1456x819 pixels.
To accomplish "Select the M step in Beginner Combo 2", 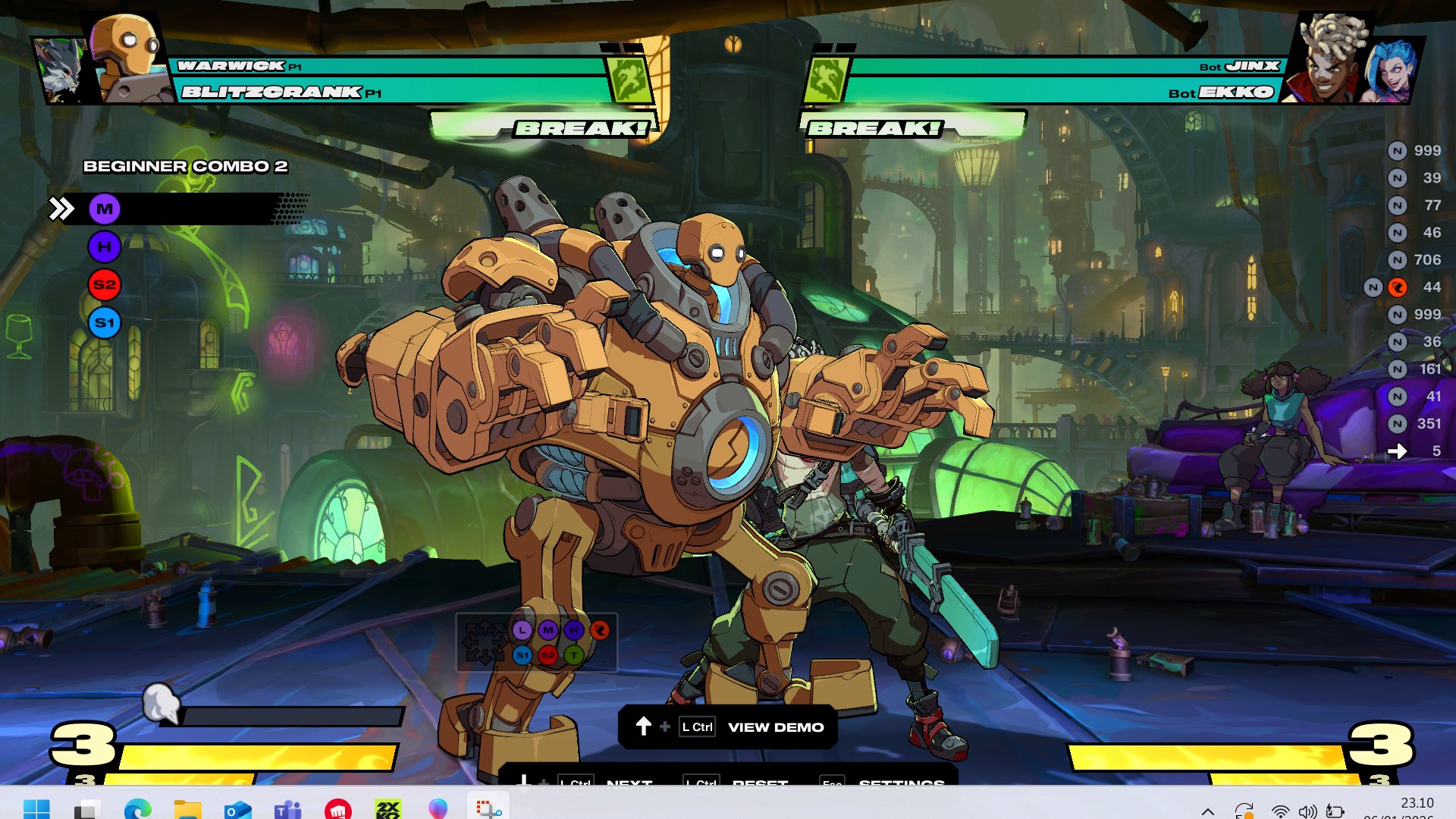I will [105, 209].
